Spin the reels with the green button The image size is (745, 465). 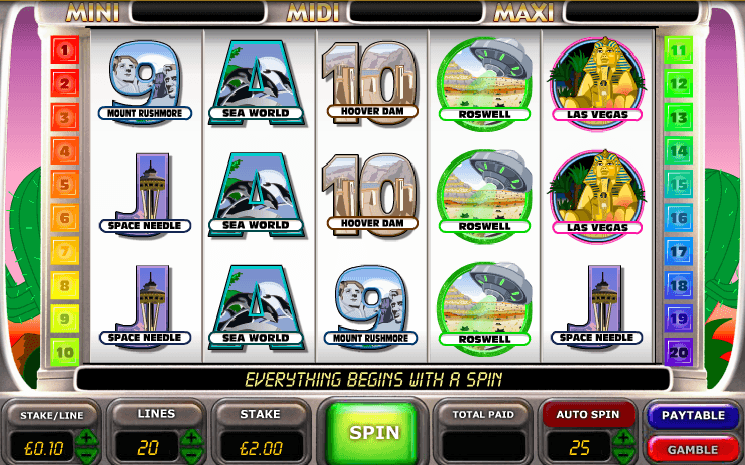tap(373, 432)
